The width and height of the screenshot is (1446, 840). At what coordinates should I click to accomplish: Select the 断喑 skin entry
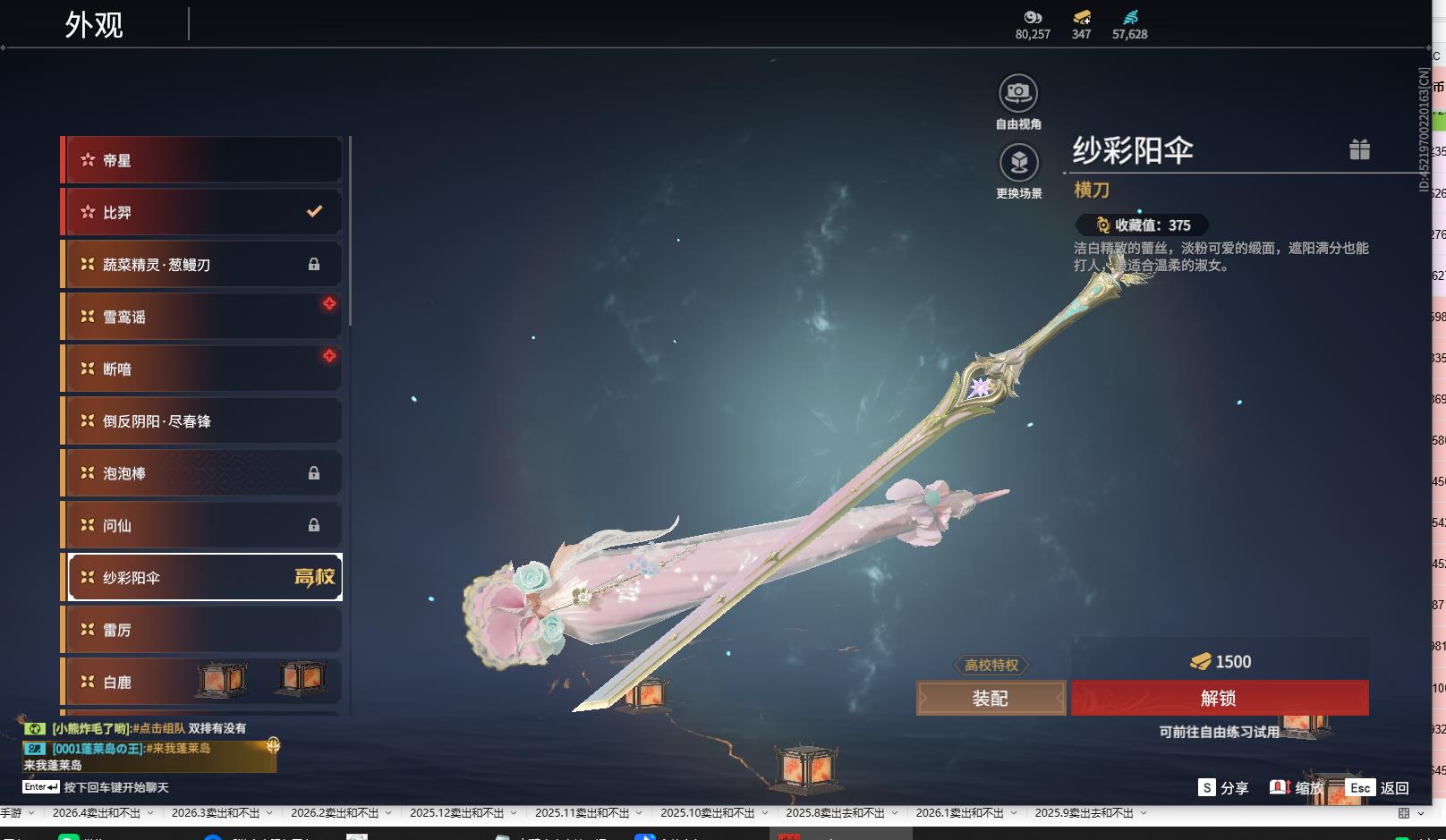(x=202, y=369)
